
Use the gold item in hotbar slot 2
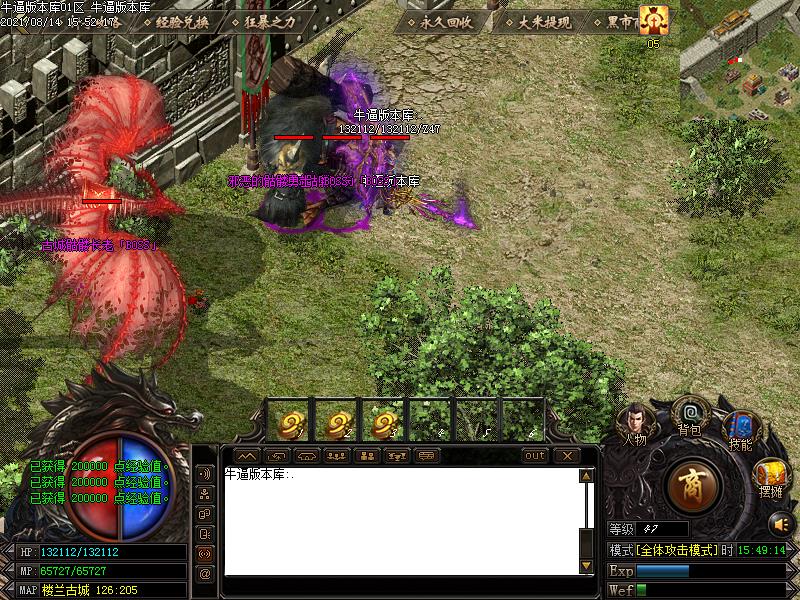click(x=337, y=422)
